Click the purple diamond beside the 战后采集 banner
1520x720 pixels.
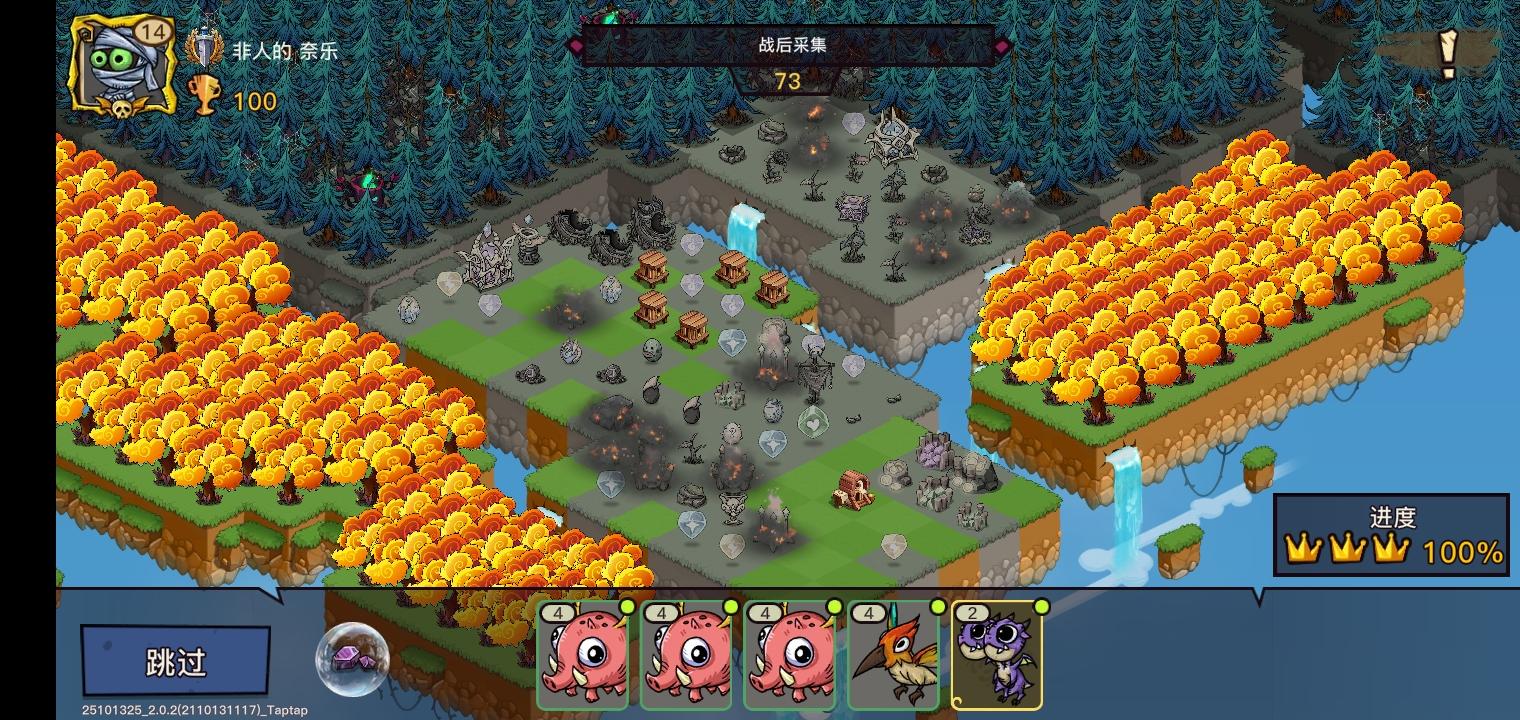coord(574,46)
